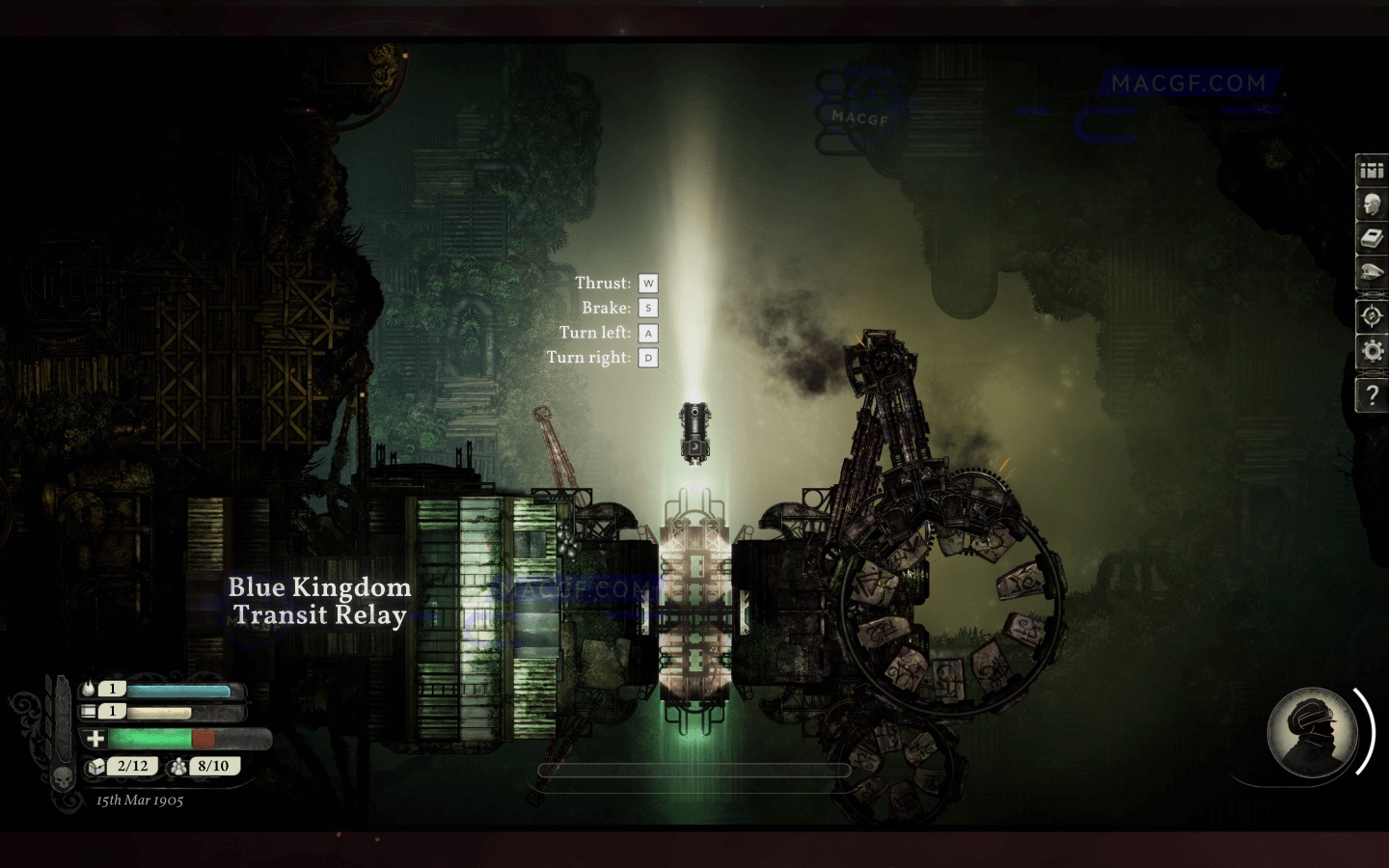The width and height of the screenshot is (1389, 868).
Task: Open the help question mark panel
Action: [x=1372, y=395]
